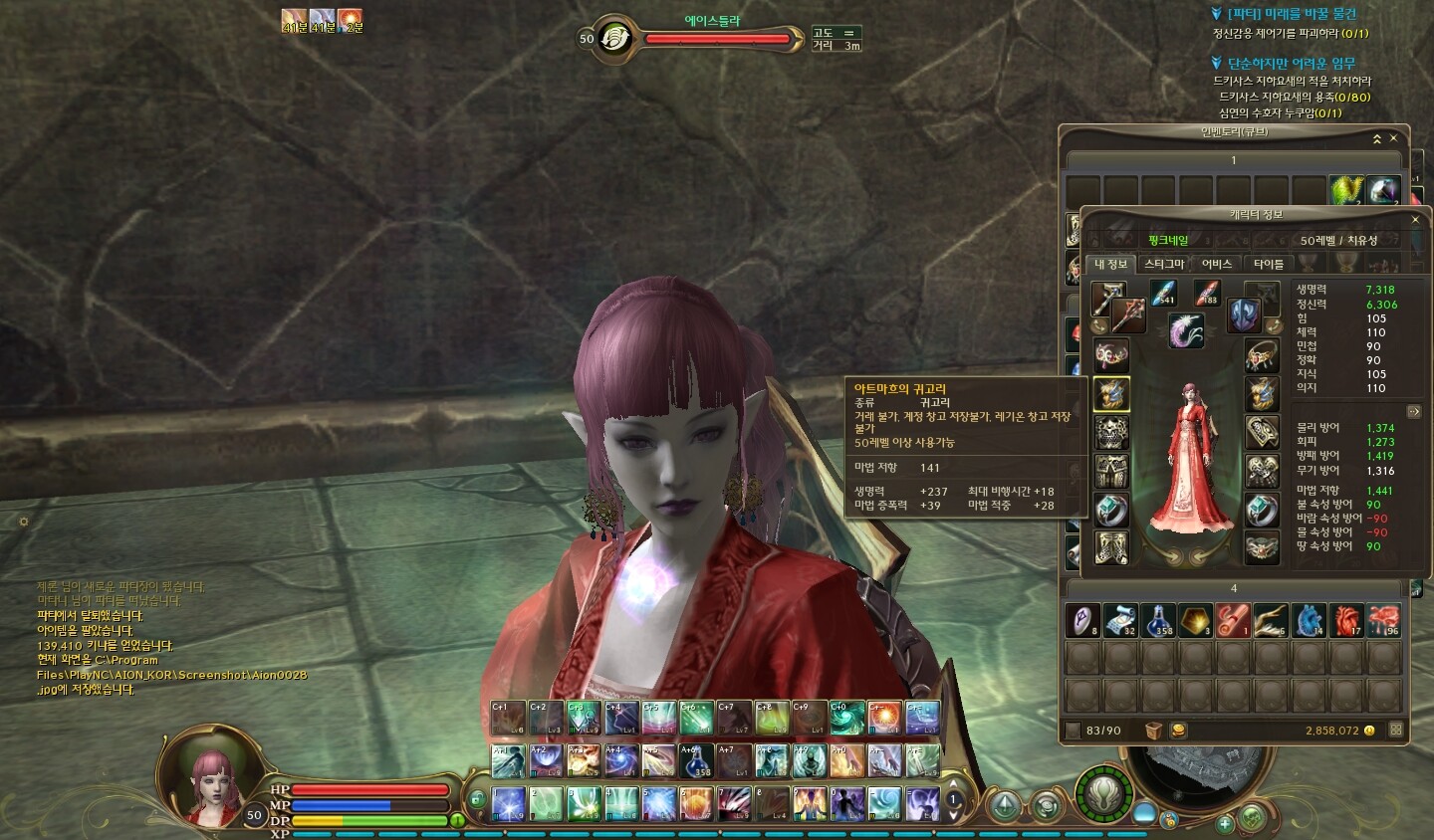The image size is (1434, 840).
Task: Select the 타이틀 tab
Action: [x=1268, y=264]
